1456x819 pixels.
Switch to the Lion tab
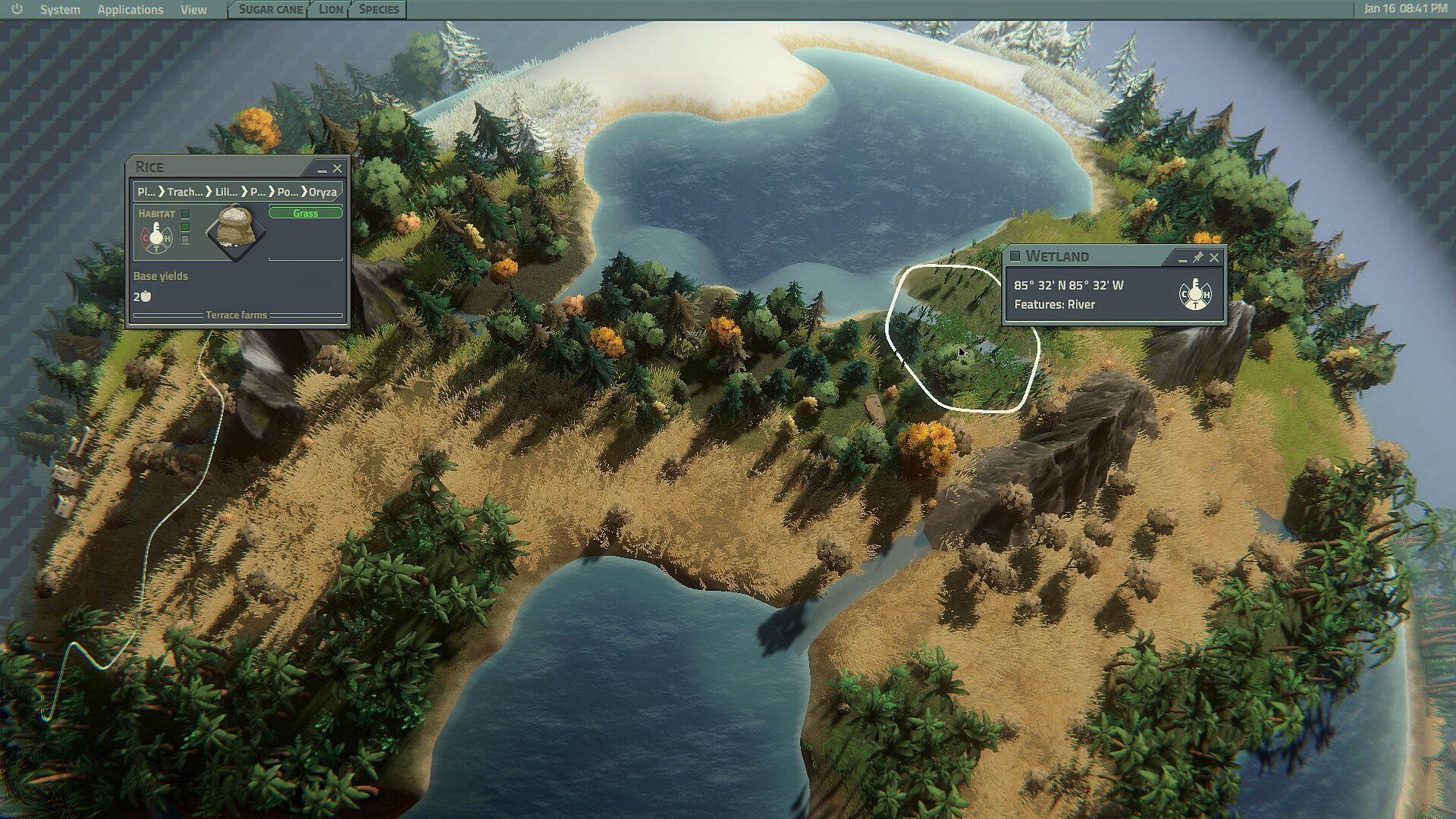pos(331,9)
